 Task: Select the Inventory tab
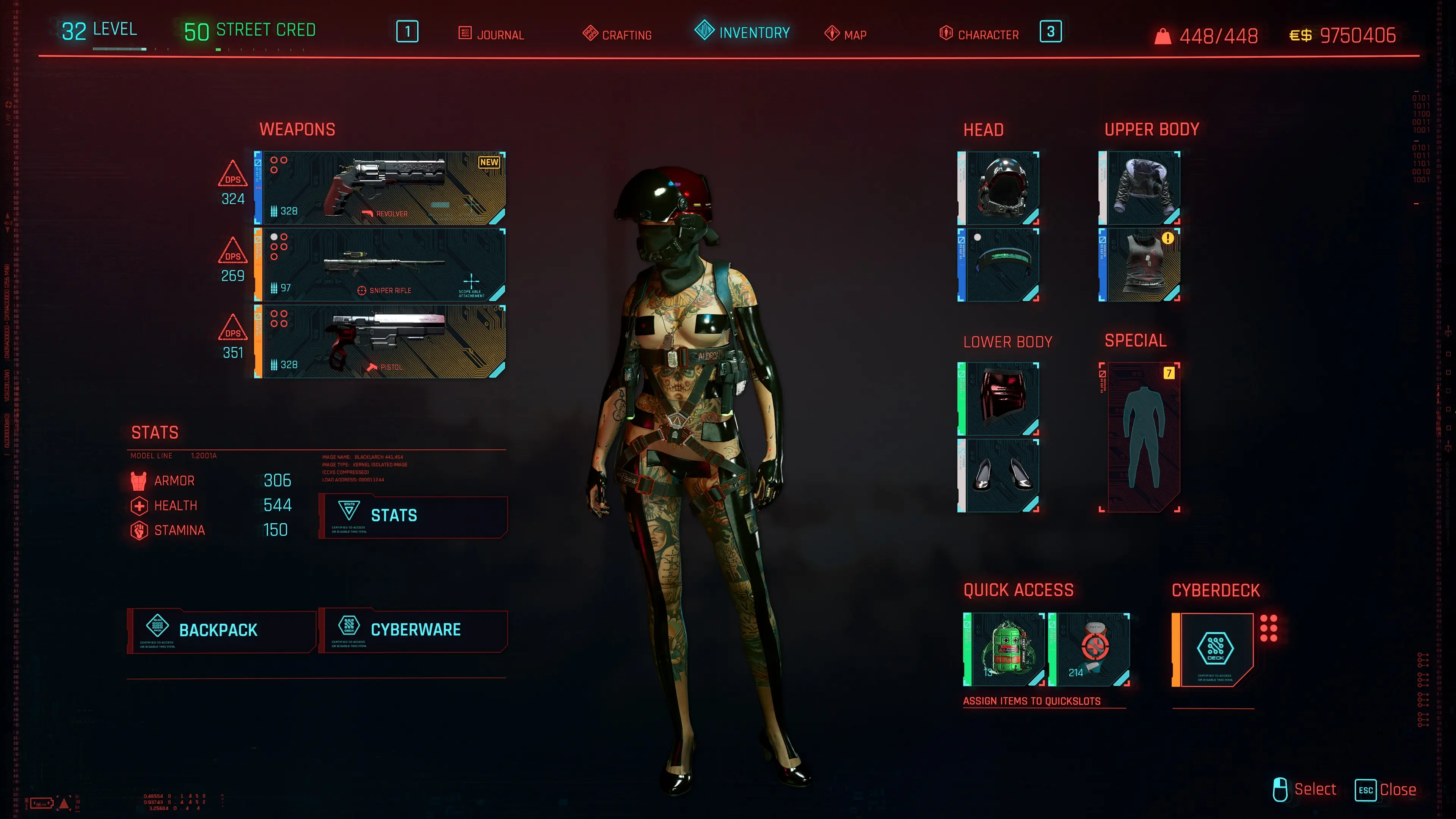pyautogui.click(x=742, y=32)
